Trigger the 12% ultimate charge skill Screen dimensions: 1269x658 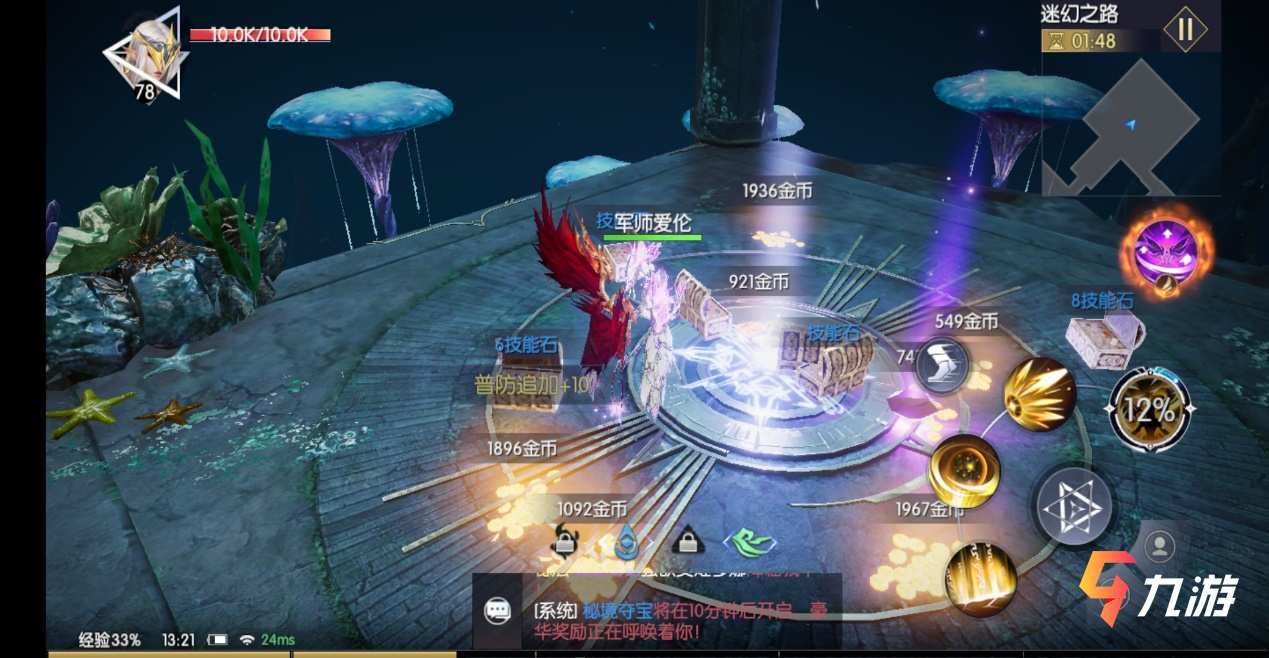pyautogui.click(x=1151, y=409)
